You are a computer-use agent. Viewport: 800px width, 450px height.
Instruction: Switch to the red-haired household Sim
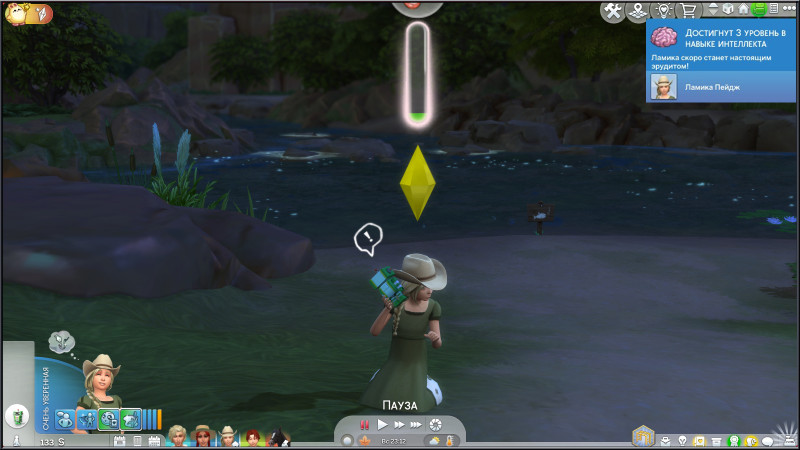[254, 437]
